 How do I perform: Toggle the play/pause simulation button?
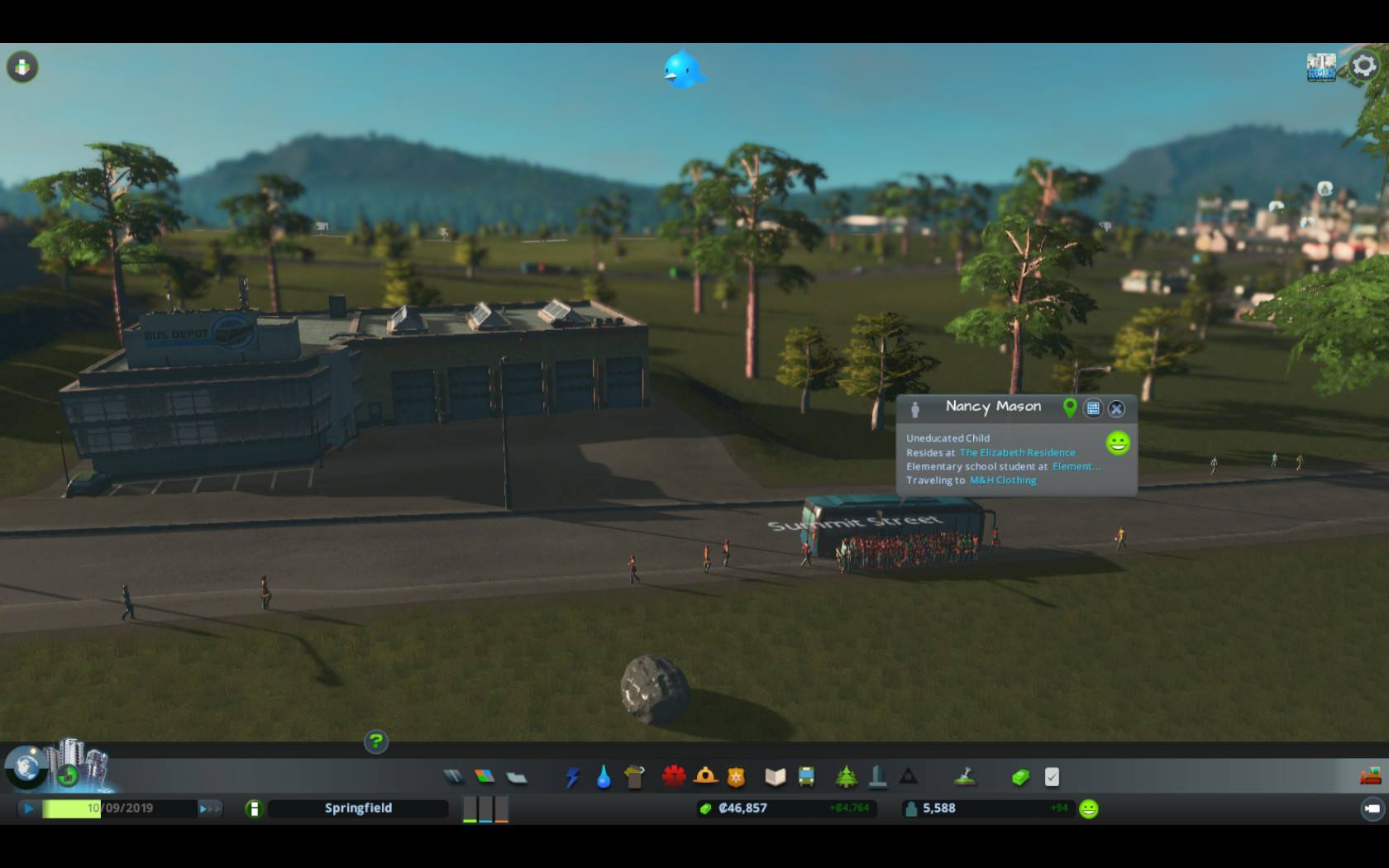point(28,808)
